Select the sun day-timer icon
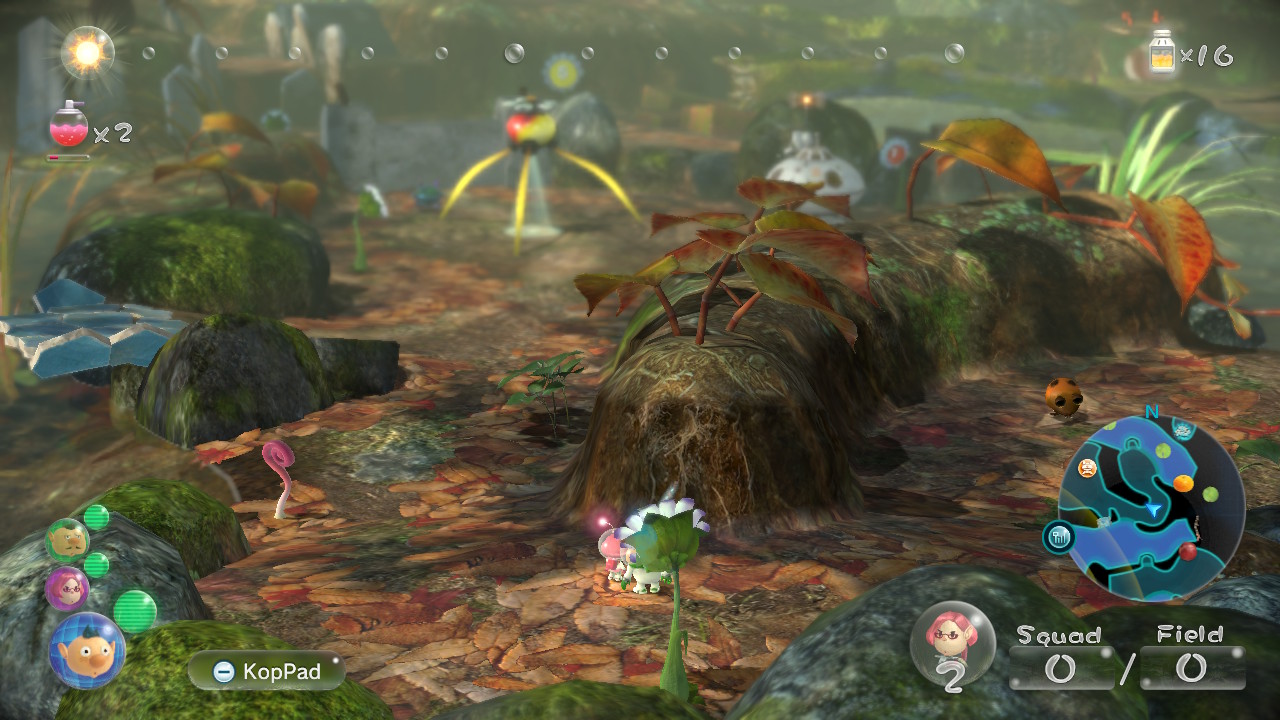 [x=87, y=52]
